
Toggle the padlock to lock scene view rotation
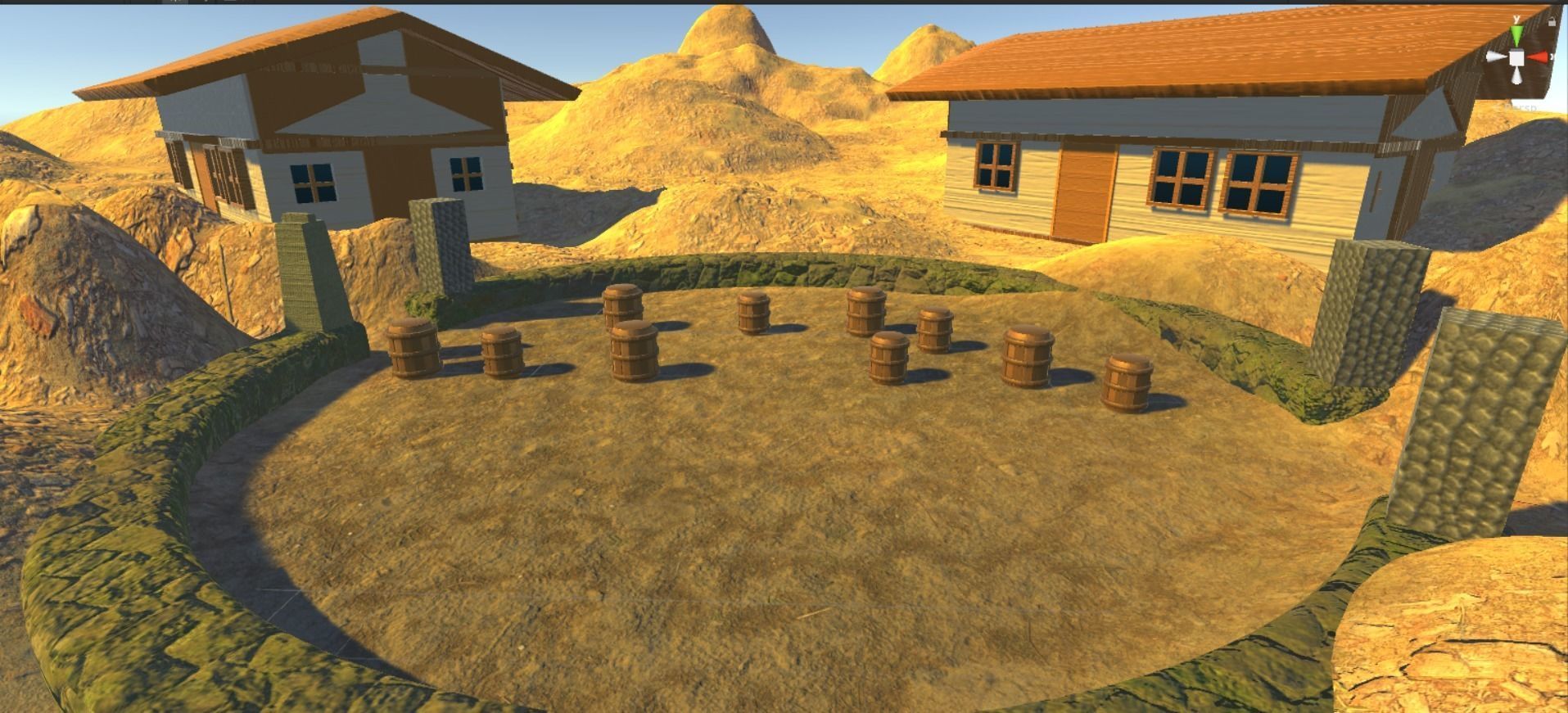[1552, 22]
